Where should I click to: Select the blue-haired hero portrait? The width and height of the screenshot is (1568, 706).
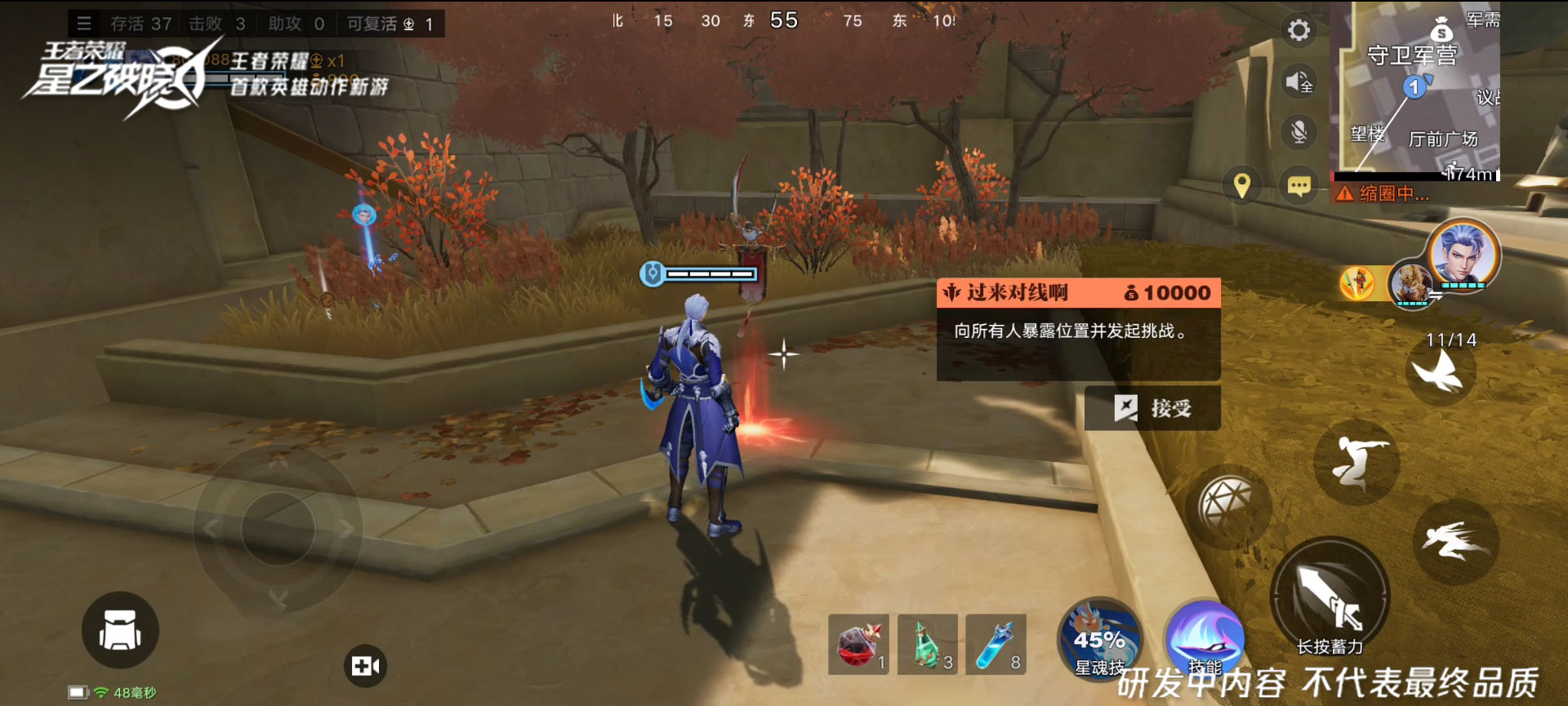(x=1462, y=255)
